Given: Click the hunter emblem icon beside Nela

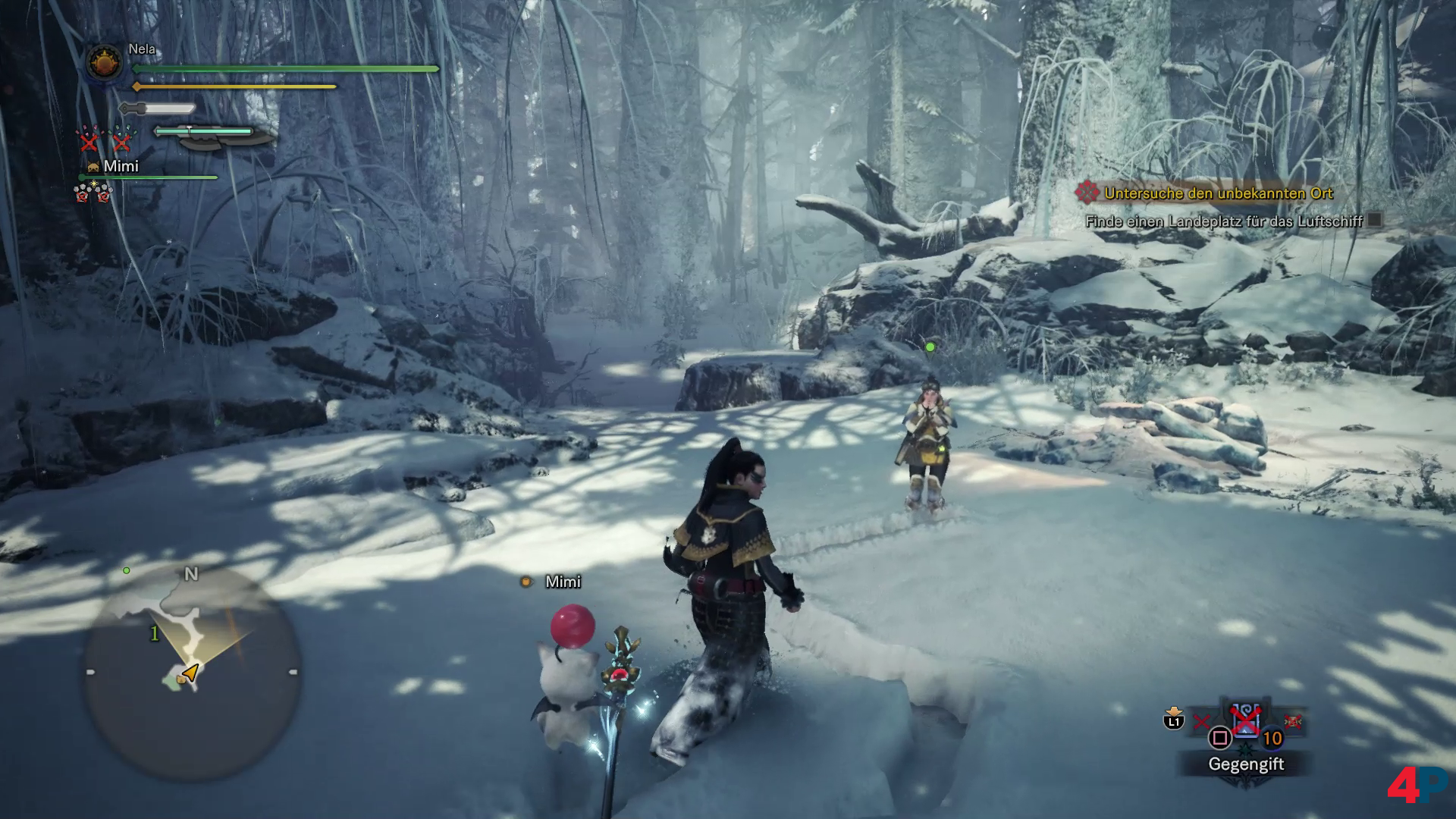Looking at the screenshot, I should click(x=105, y=64).
